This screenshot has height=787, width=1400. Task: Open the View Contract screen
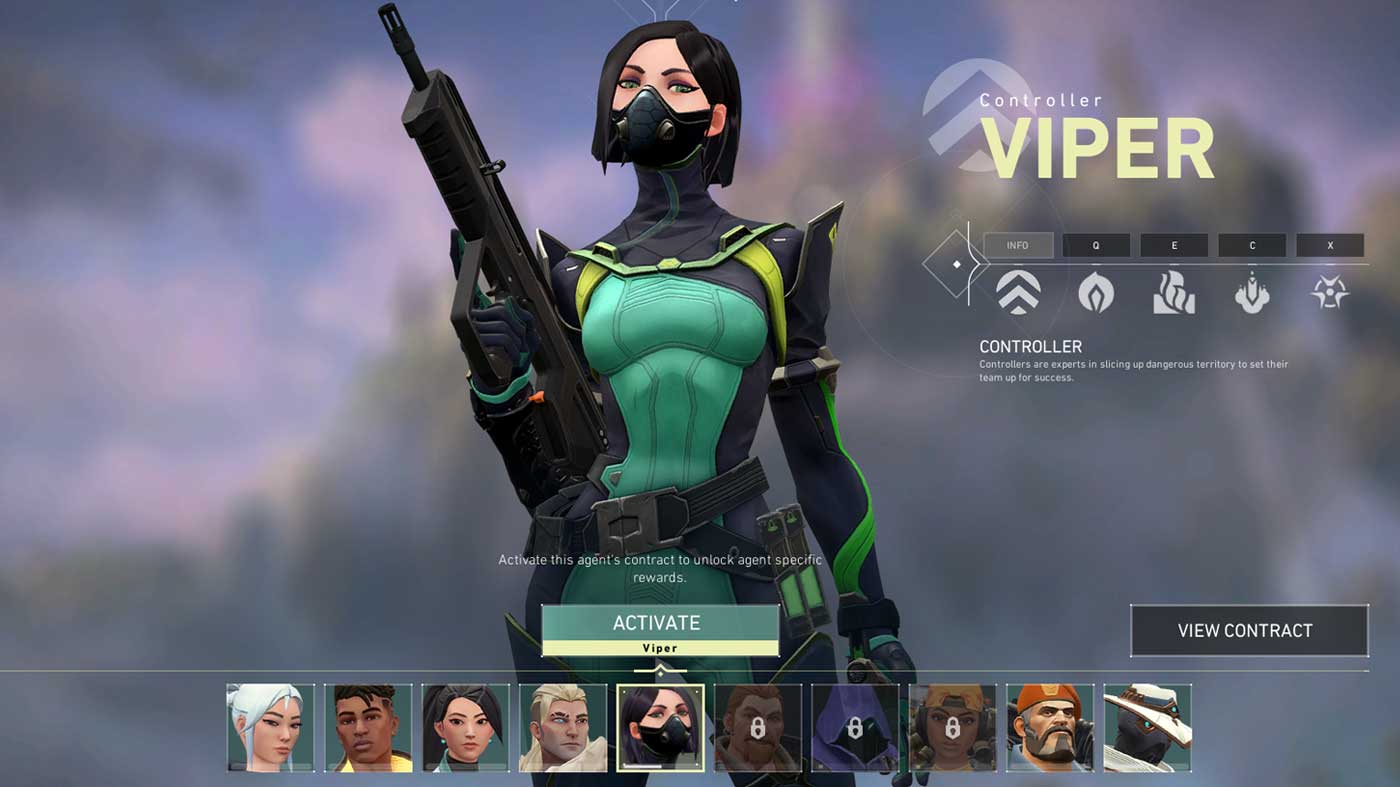pyautogui.click(x=1248, y=630)
